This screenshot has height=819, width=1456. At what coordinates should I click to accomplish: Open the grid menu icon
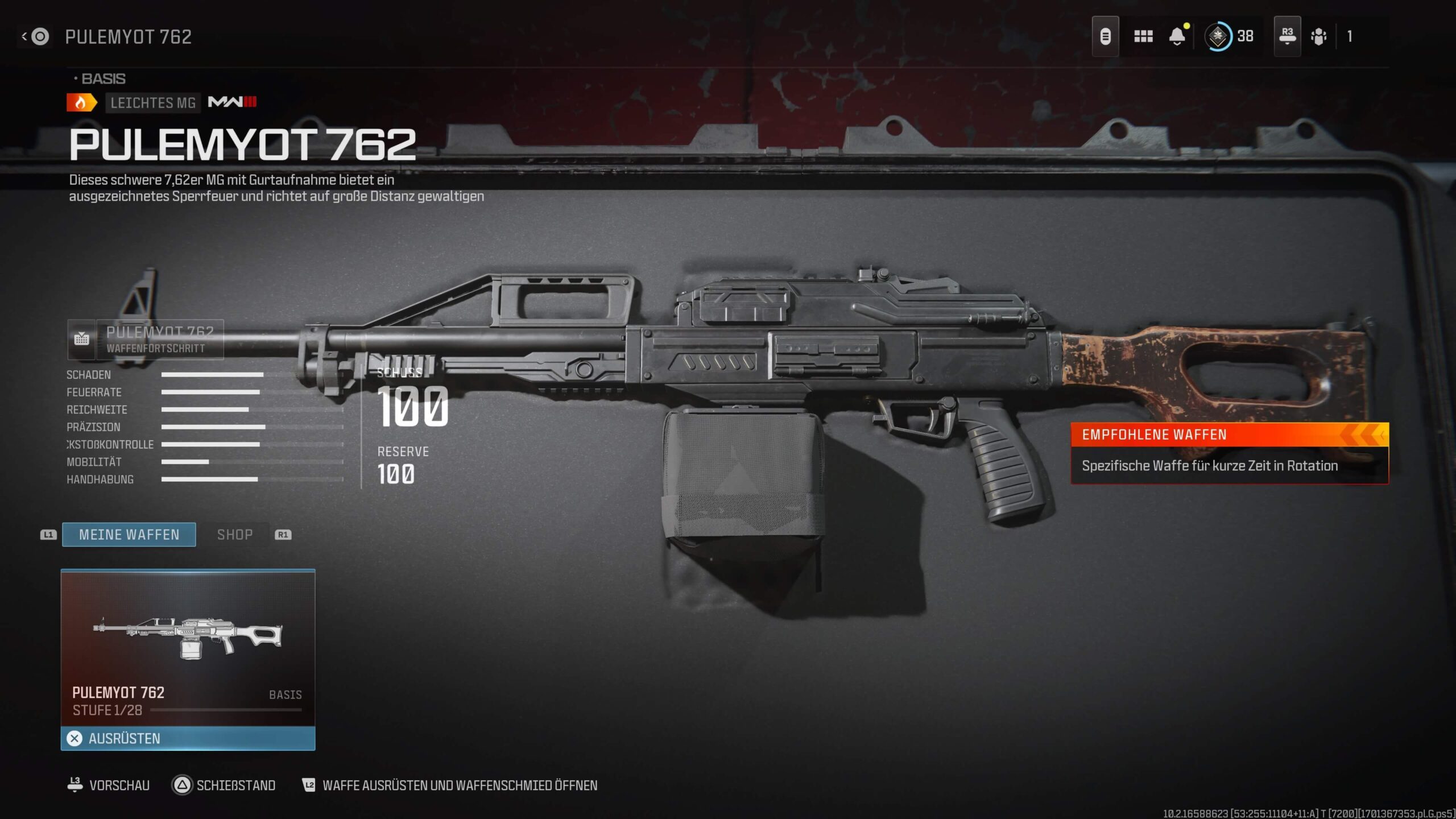coord(1143,37)
